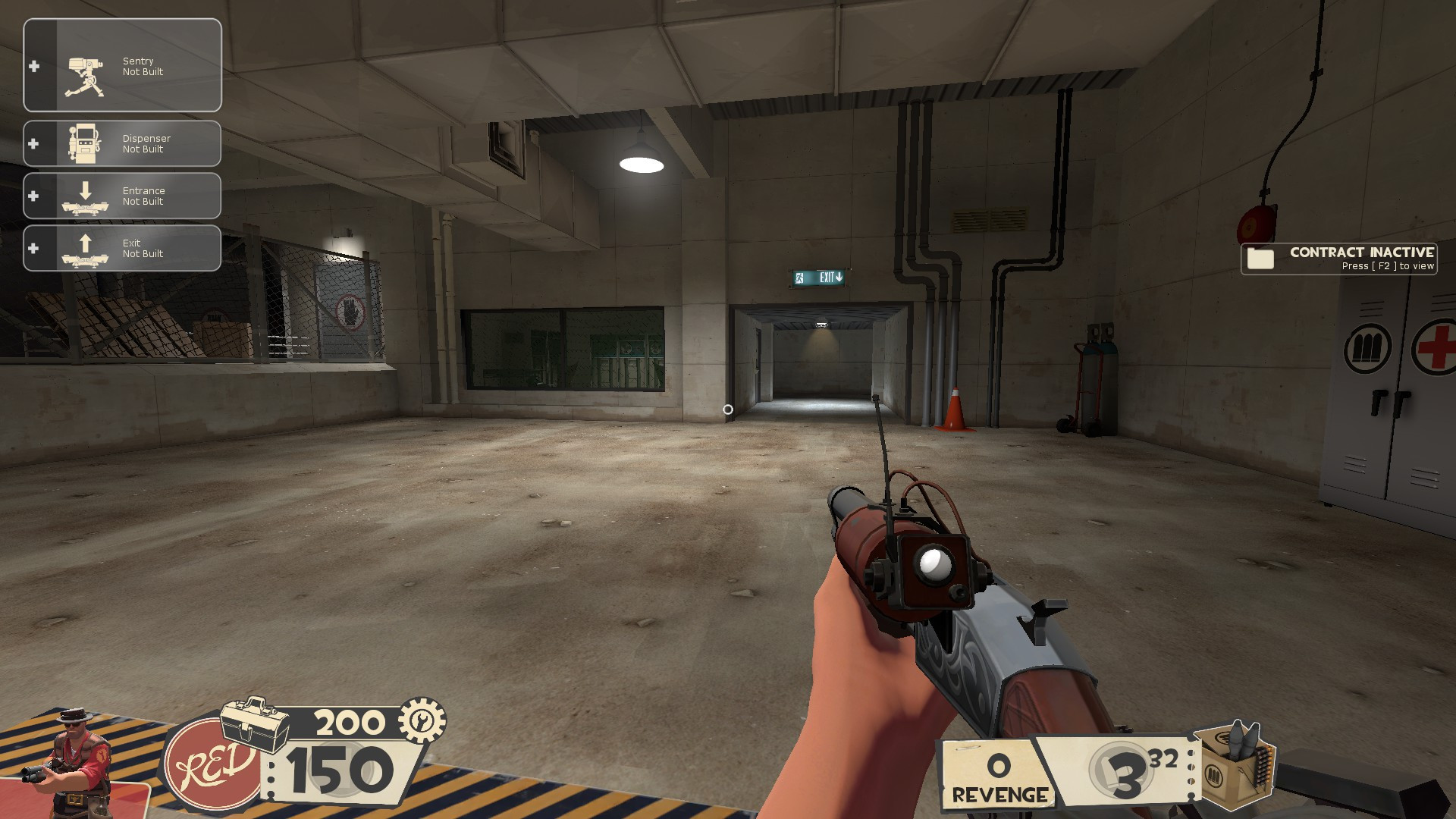
Task: Click the Teleporter Entrance icon
Action: point(86,196)
